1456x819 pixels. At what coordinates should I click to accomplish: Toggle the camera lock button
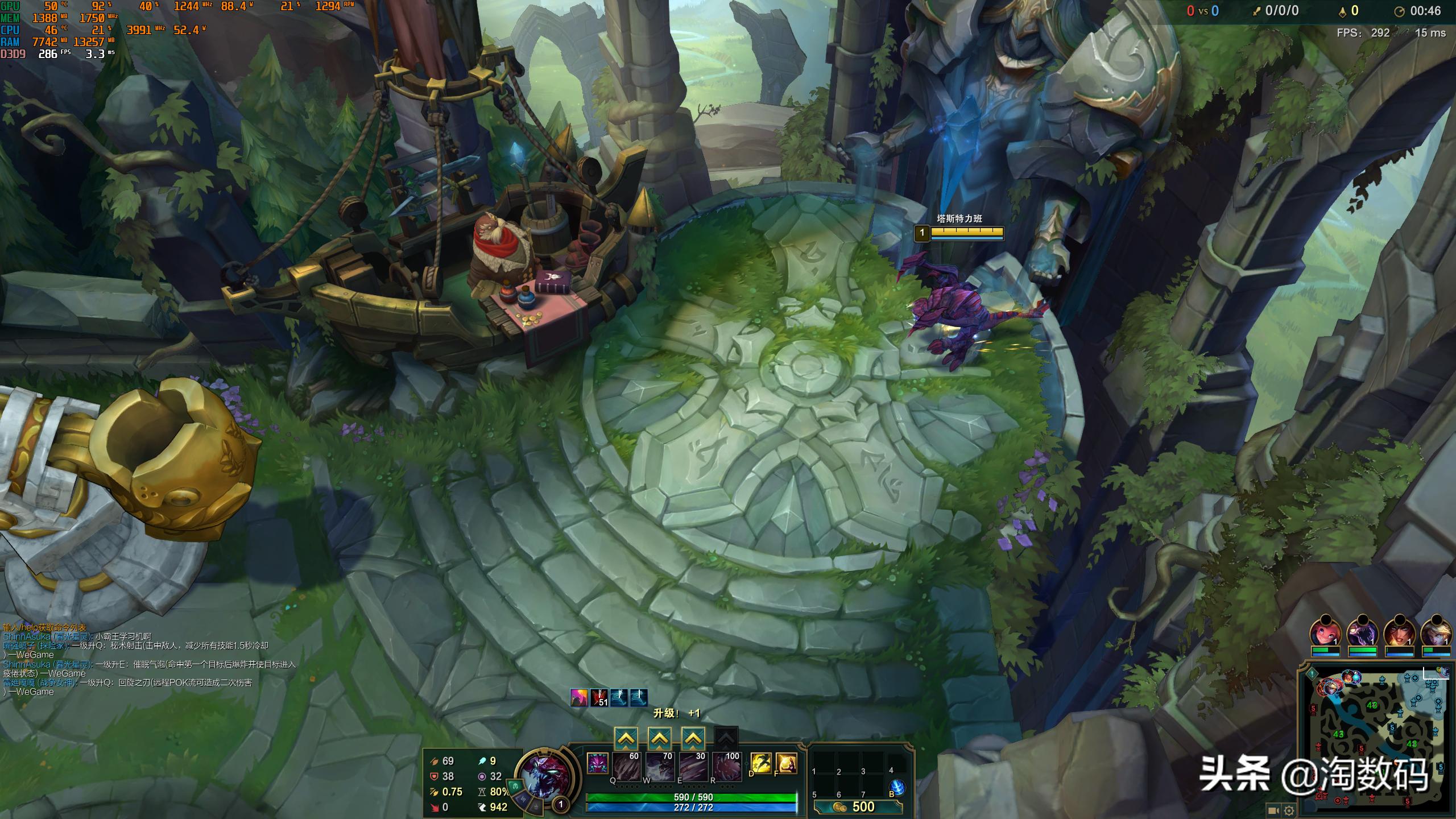(x=1273, y=810)
